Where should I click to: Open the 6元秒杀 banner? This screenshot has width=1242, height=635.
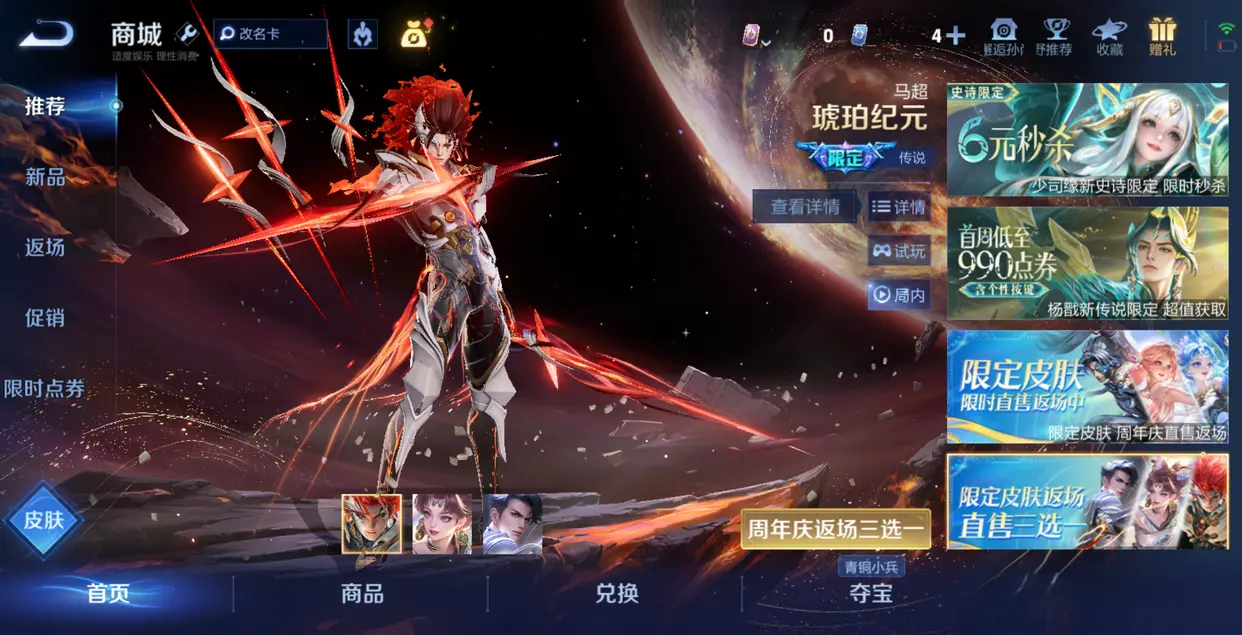pyautogui.click(x=1087, y=140)
